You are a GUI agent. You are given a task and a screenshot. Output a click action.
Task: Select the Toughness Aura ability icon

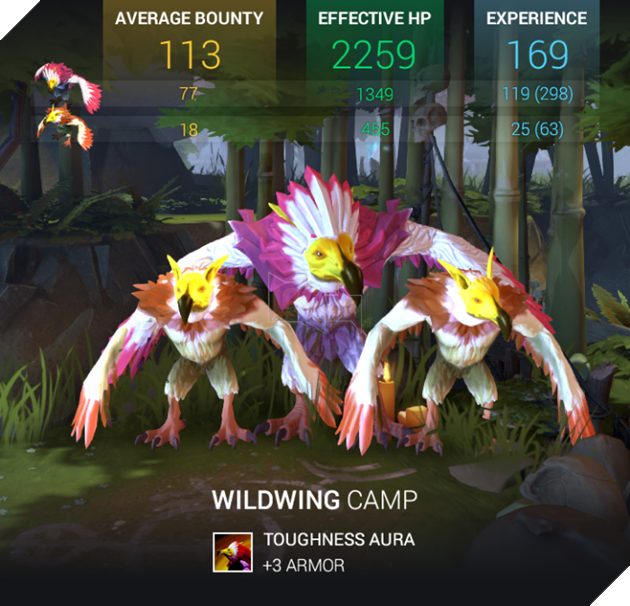(232, 552)
